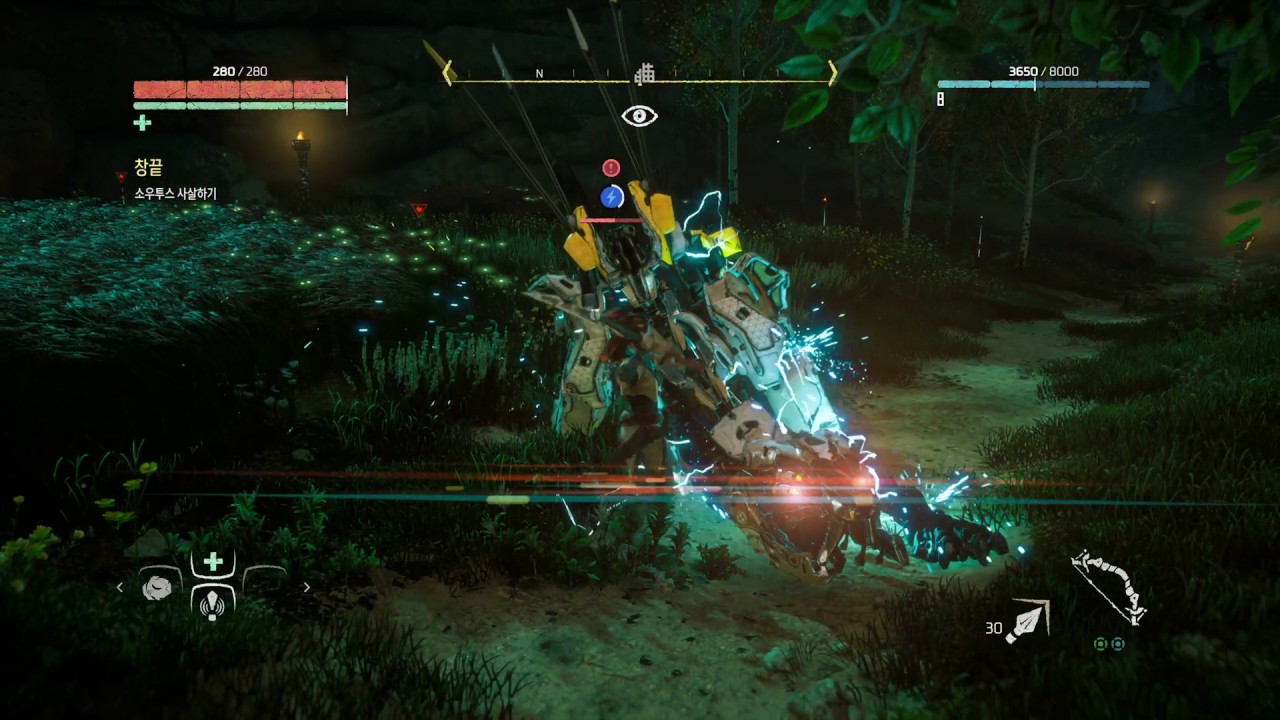Image resolution: width=1280 pixels, height=720 pixels.
Task: Click the eye-shaped stealth visibility indicator
Action: [x=639, y=116]
